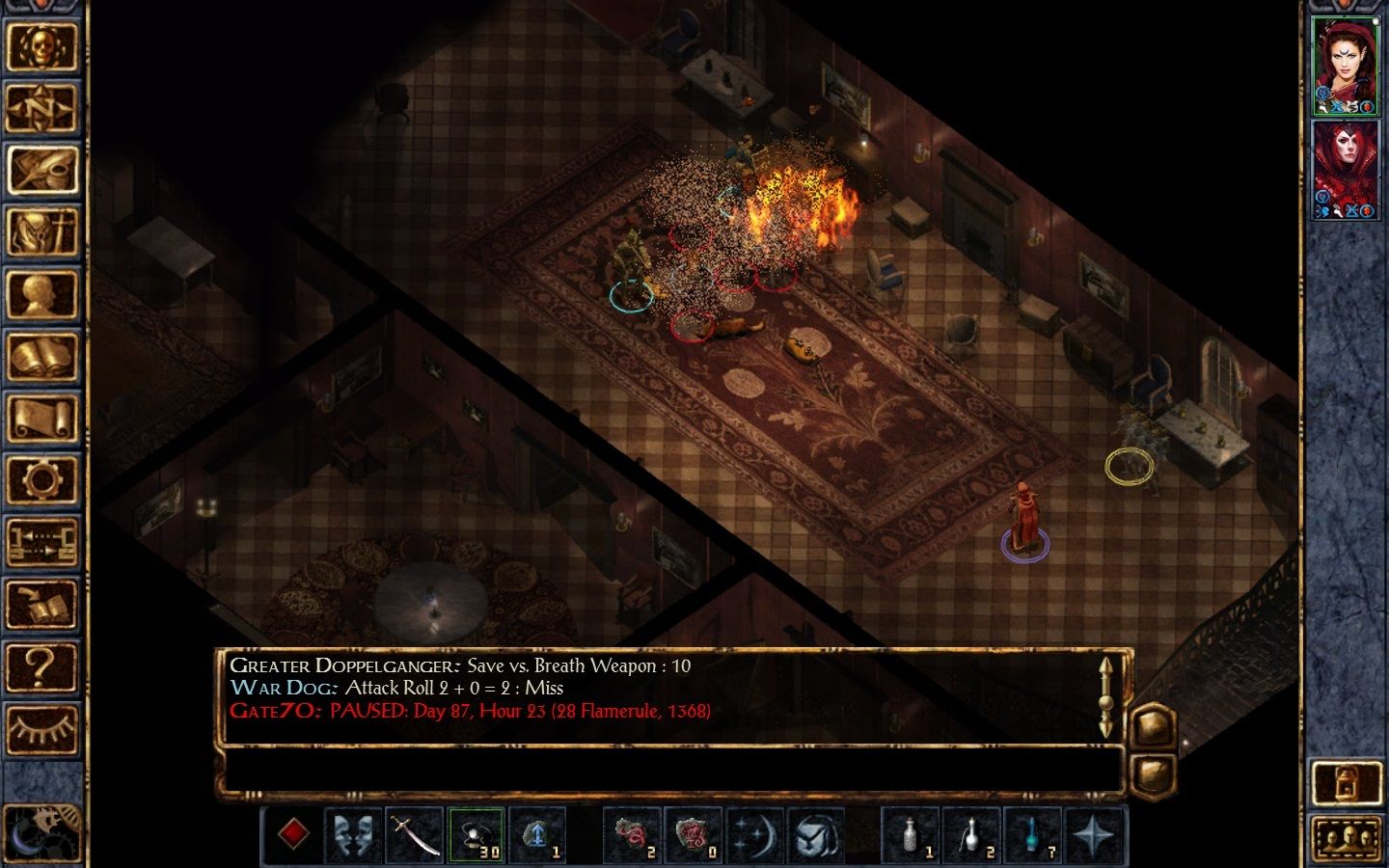1389x868 pixels.
Task: Open the inventory armor-and-sword button
Action: click(41, 231)
